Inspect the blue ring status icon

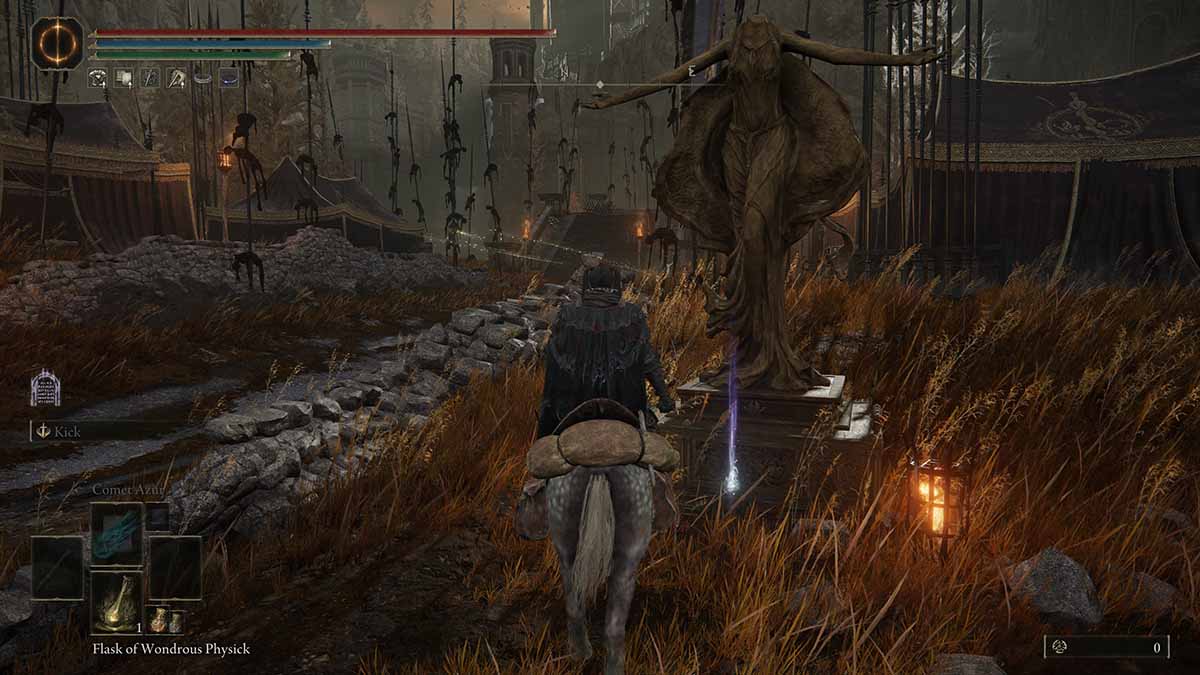(229, 78)
